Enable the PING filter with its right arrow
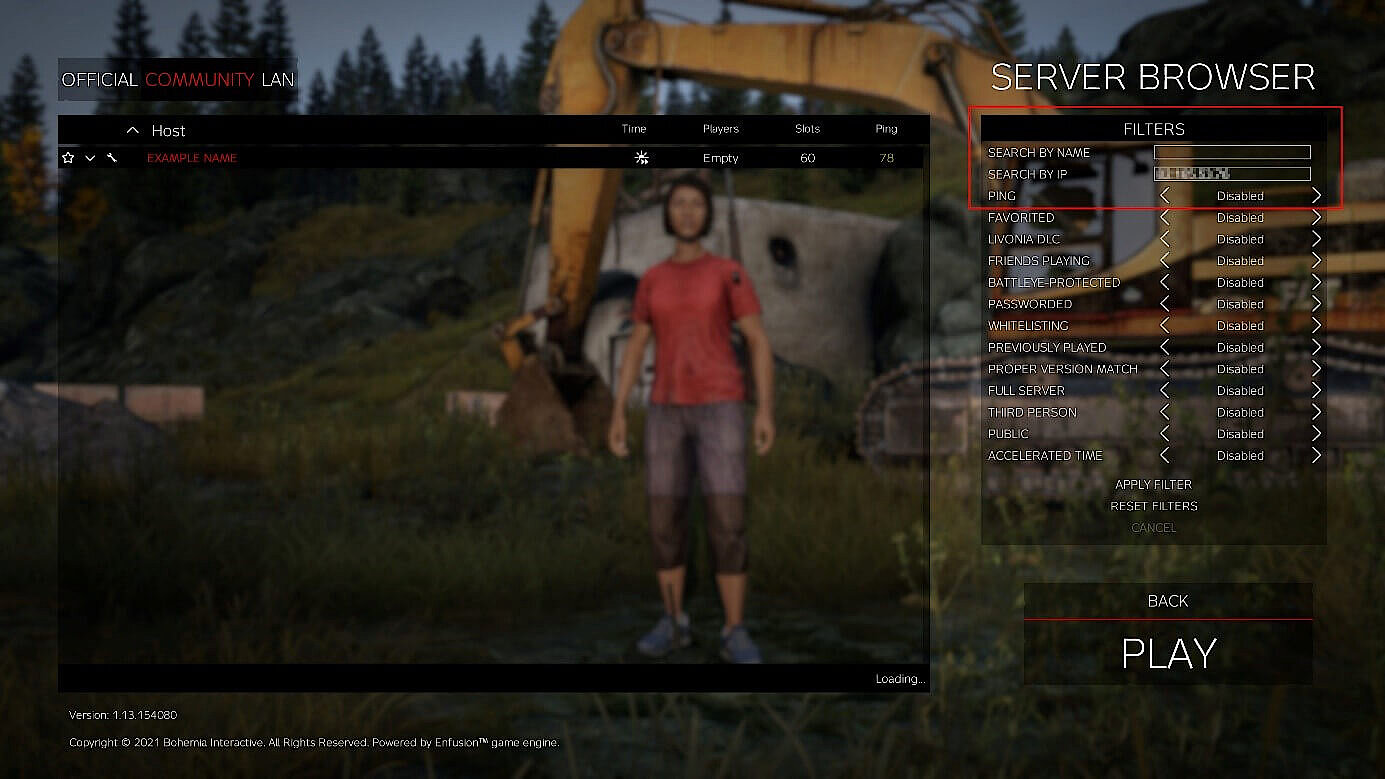 [x=1318, y=195]
